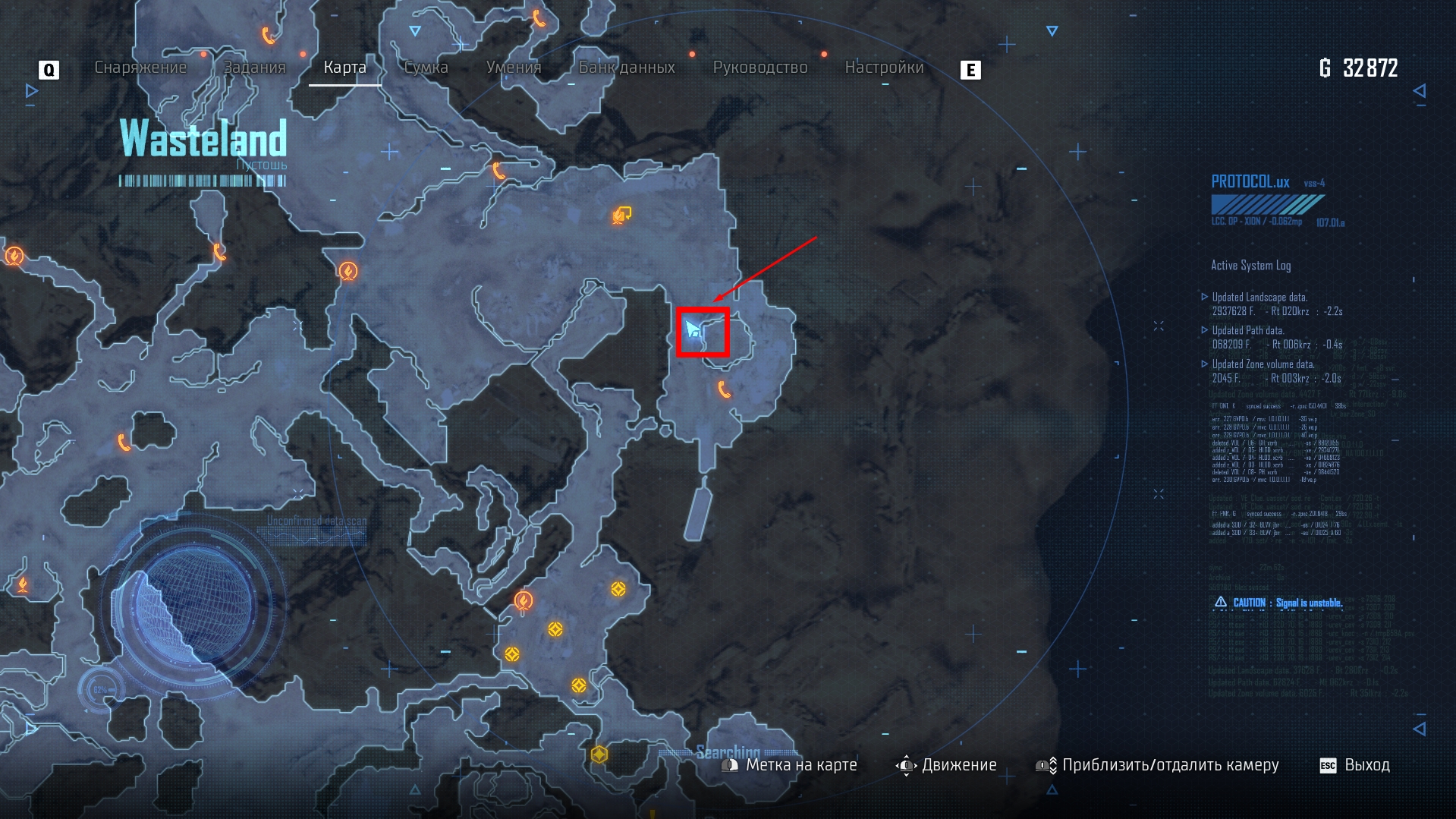Open the Снаряжение tab
This screenshot has width=1456, height=819.
[x=140, y=68]
